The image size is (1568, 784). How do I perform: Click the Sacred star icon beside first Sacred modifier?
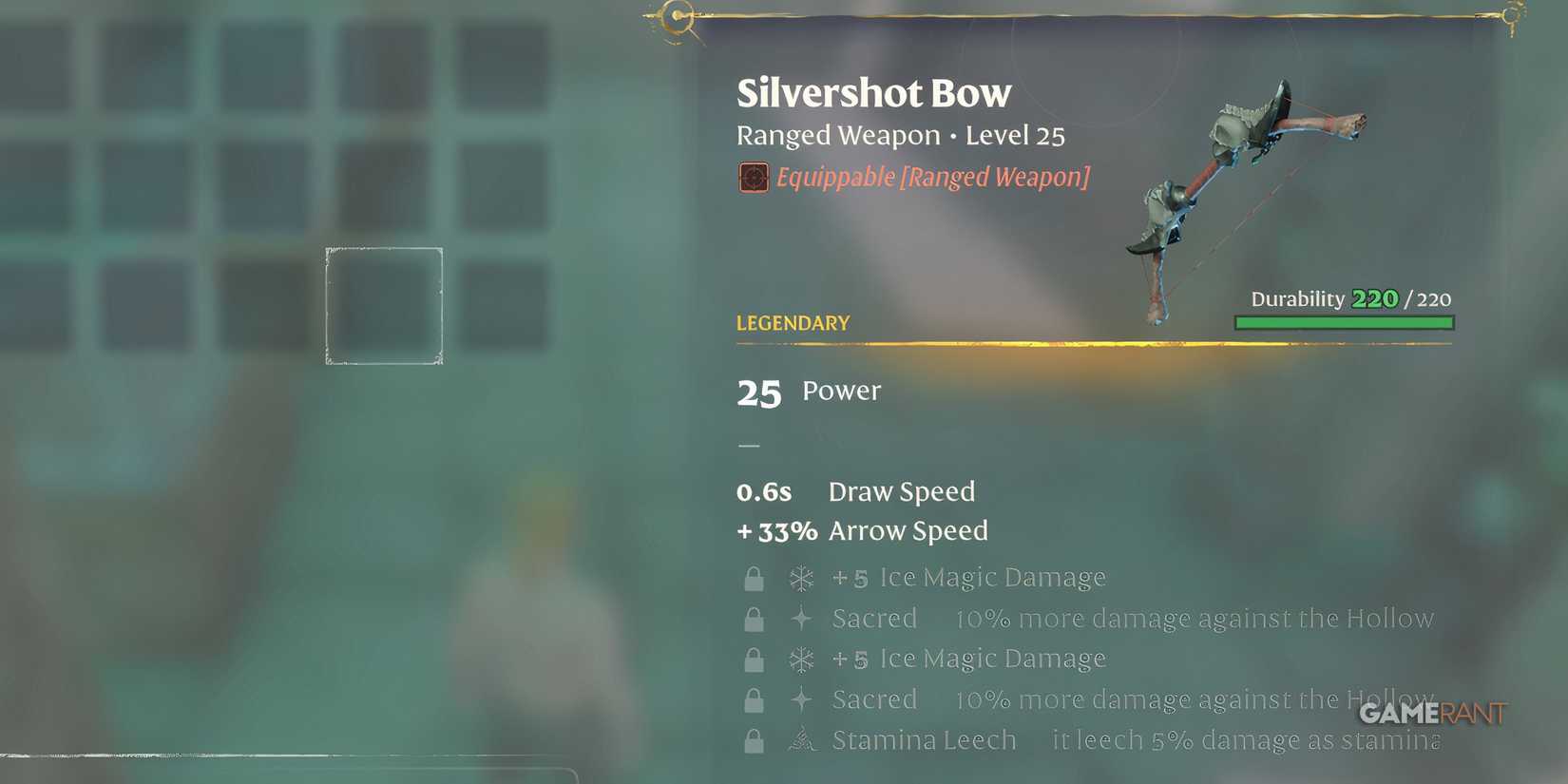801,619
